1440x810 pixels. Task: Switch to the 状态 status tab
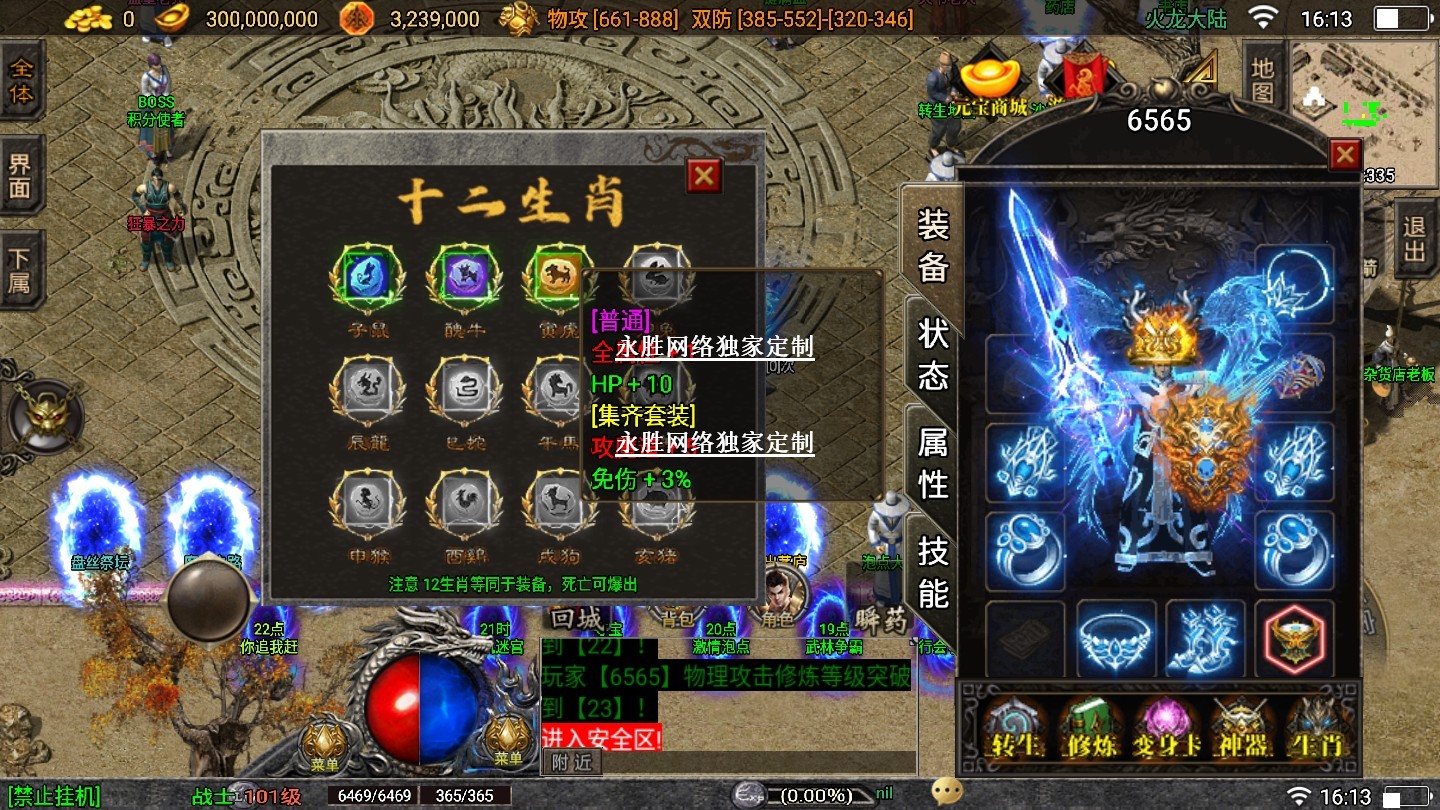coord(932,353)
